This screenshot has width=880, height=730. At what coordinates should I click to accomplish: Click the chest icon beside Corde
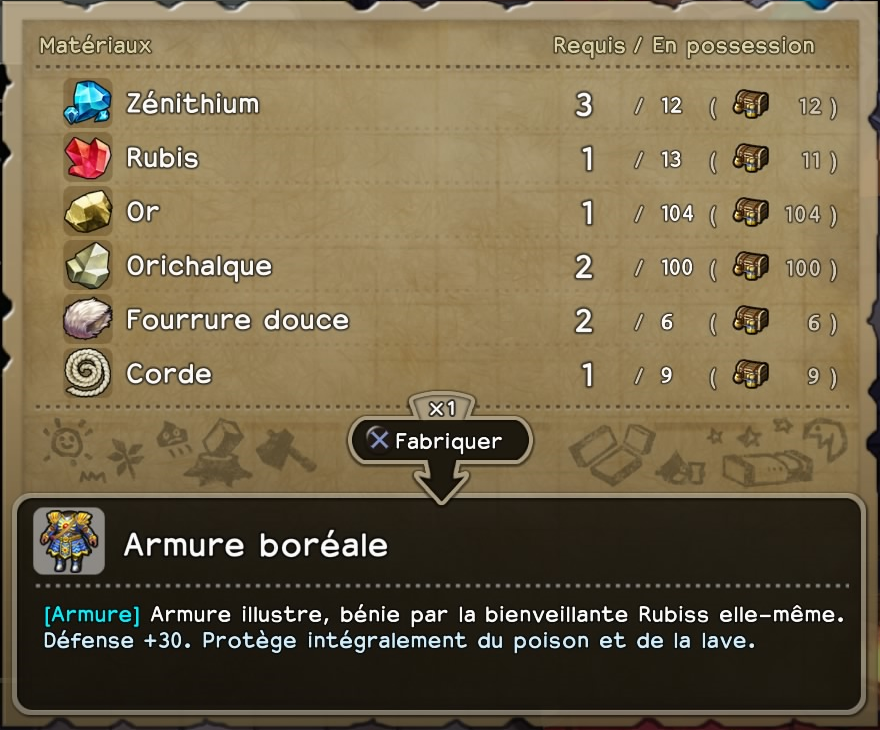pos(750,374)
